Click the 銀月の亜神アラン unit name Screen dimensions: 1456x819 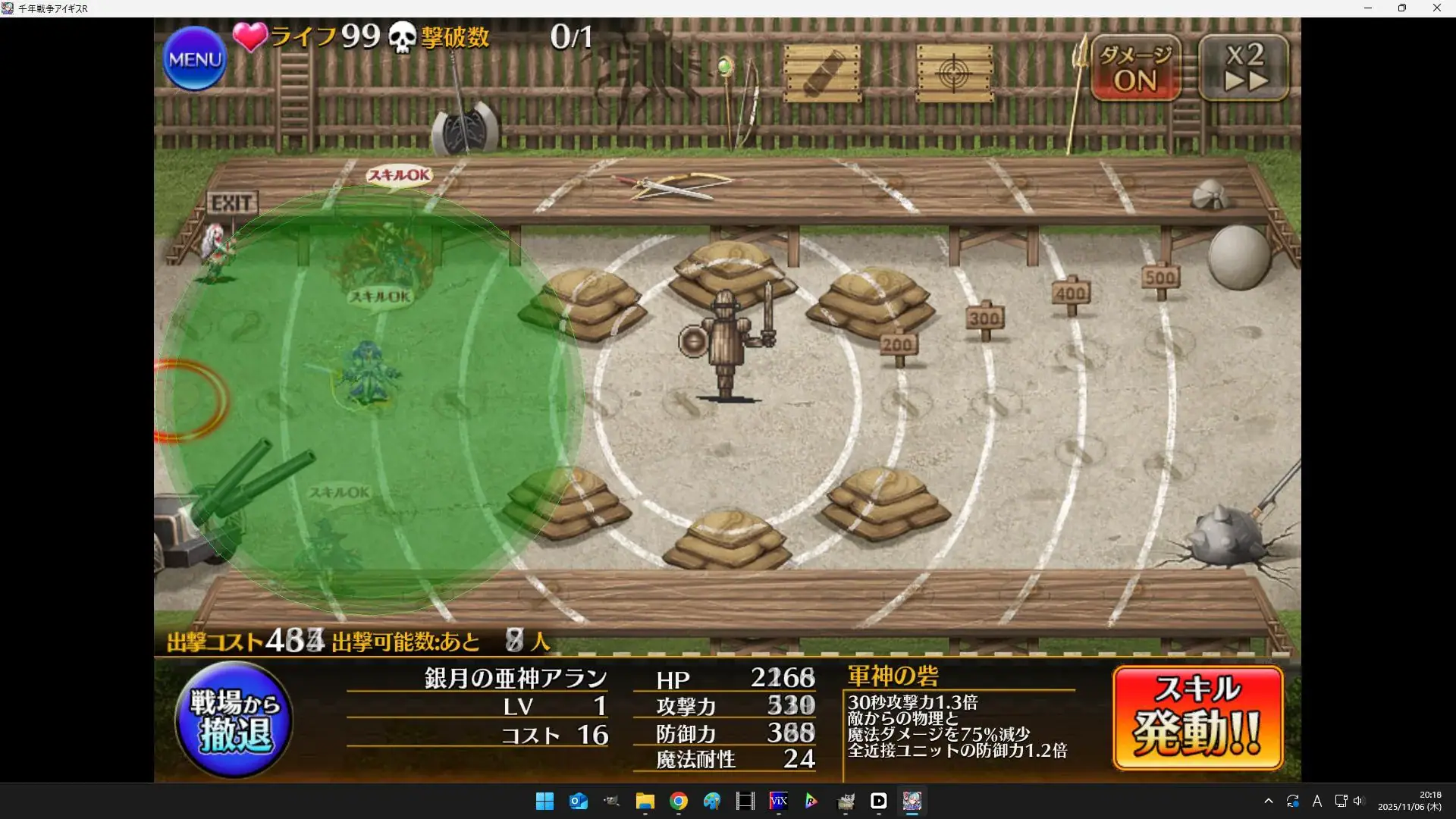tap(514, 677)
